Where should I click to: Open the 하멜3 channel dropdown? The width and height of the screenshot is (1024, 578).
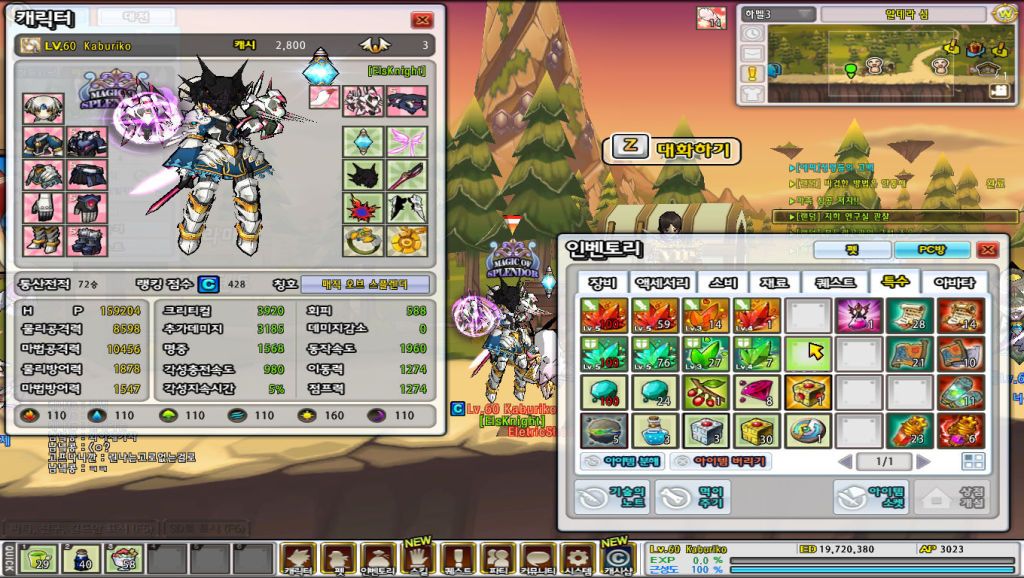click(x=777, y=14)
